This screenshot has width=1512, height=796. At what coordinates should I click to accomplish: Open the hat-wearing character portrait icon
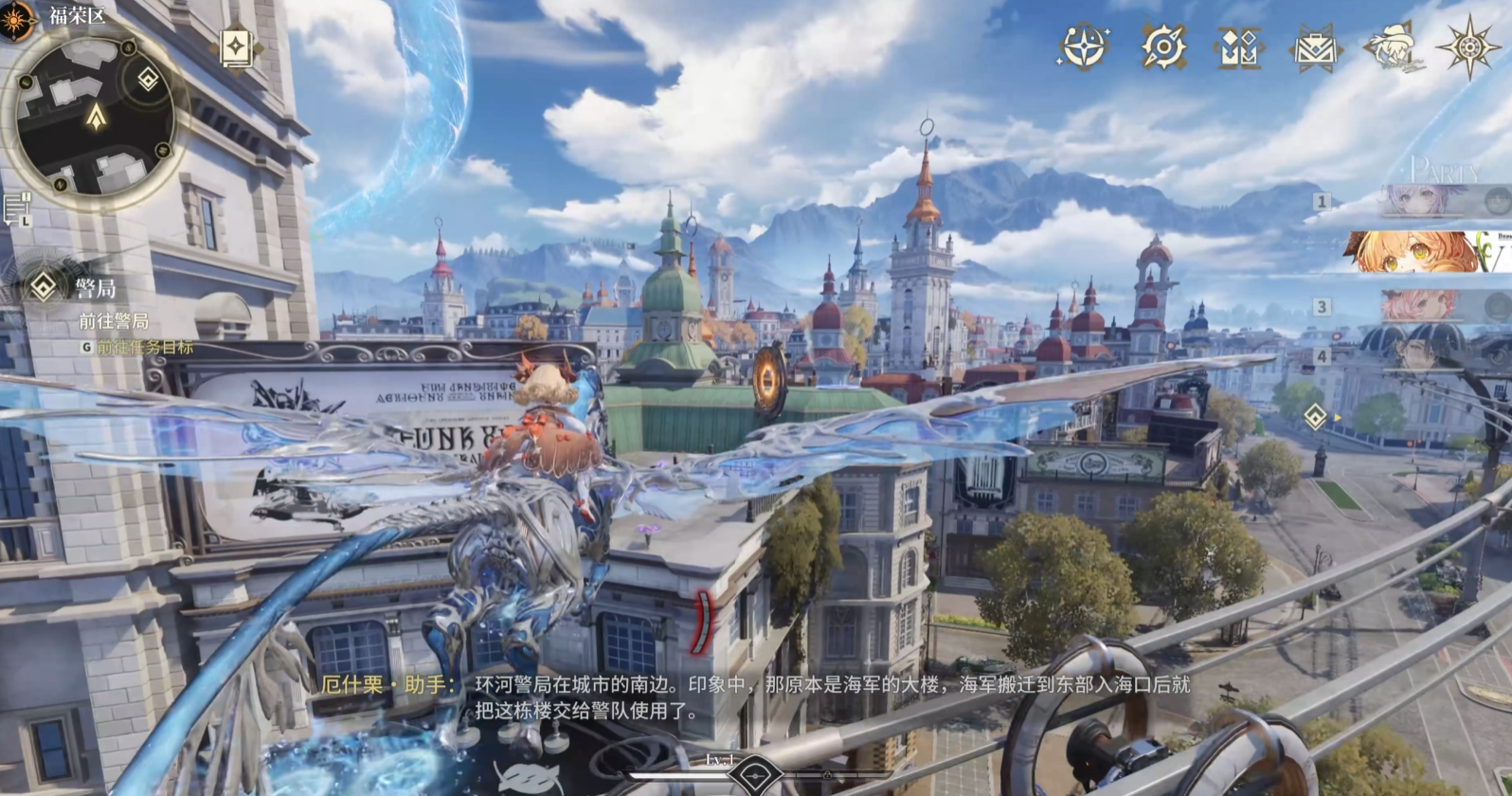(1393, 46)
